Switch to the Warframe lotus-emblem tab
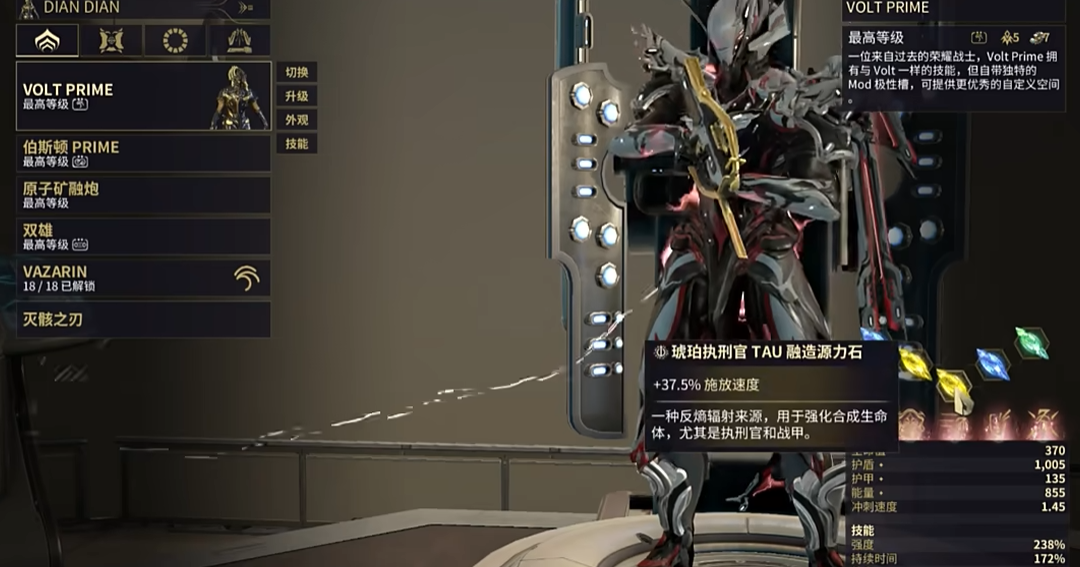This screenshot has height=567, width=1080. click(47, 41)
